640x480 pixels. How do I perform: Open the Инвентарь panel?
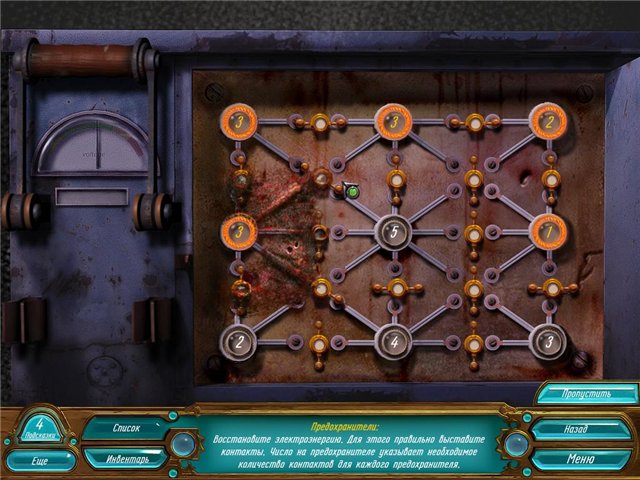point(125,458)
